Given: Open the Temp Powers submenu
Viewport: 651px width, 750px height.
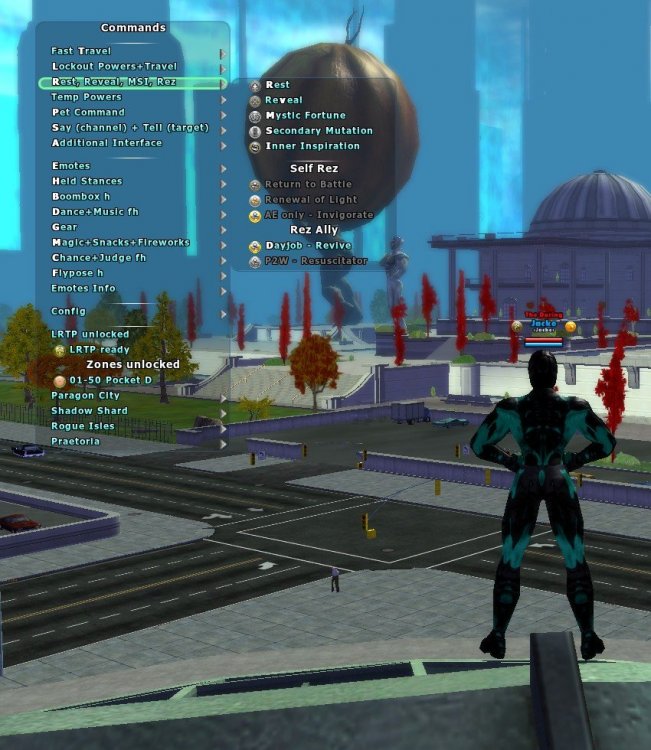Looking at the screenshot, I should (x=87, y=97).
